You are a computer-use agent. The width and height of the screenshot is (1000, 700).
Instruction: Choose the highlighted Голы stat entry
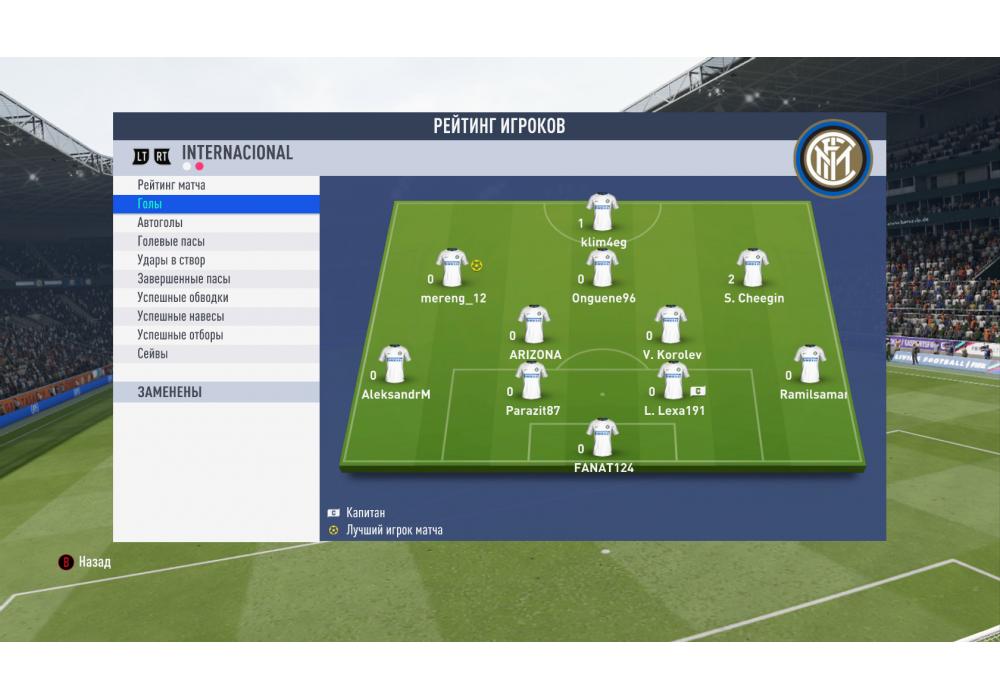[x=216, y=204]
